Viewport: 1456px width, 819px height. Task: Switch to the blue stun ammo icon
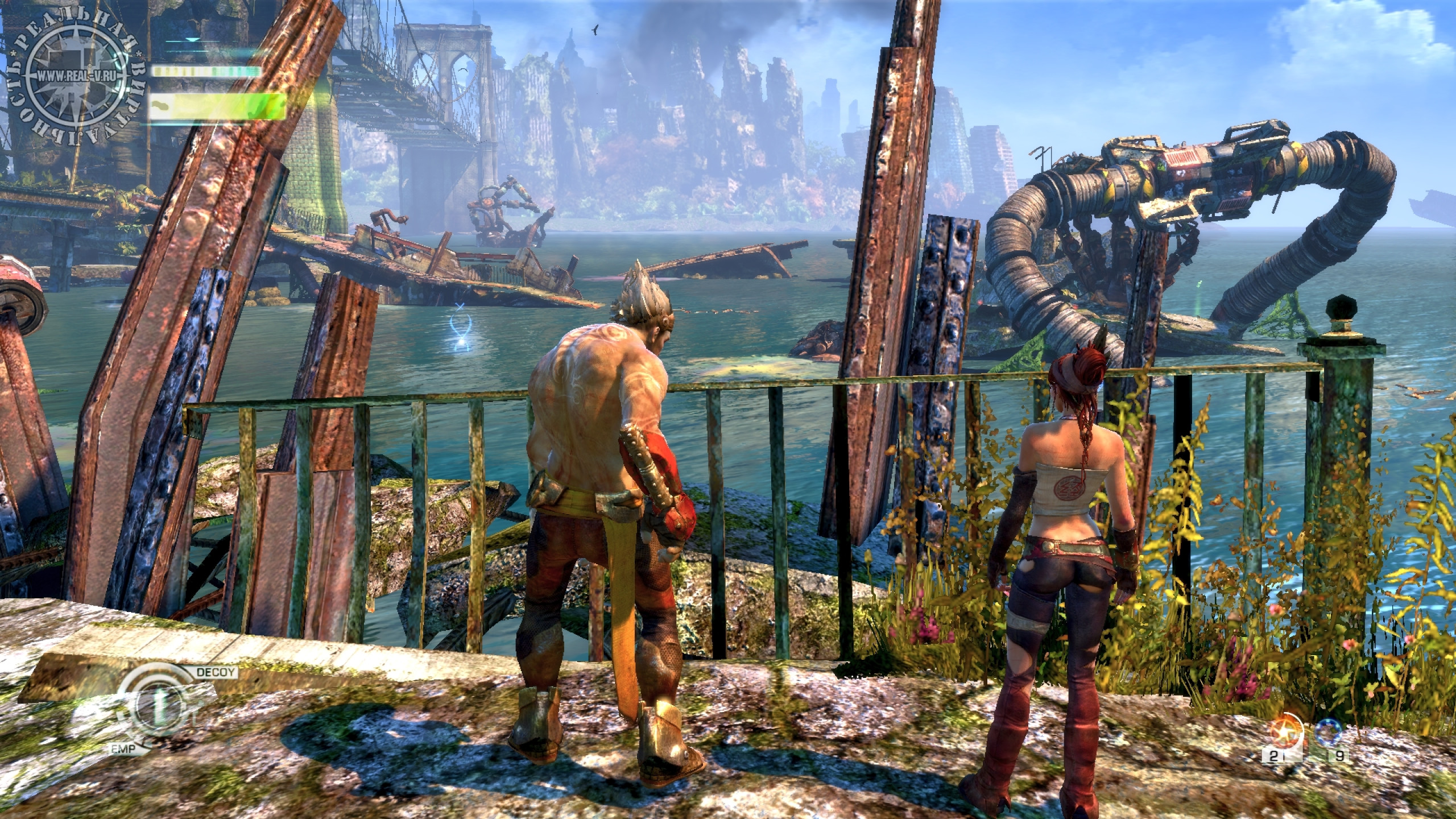(1338, 734)
